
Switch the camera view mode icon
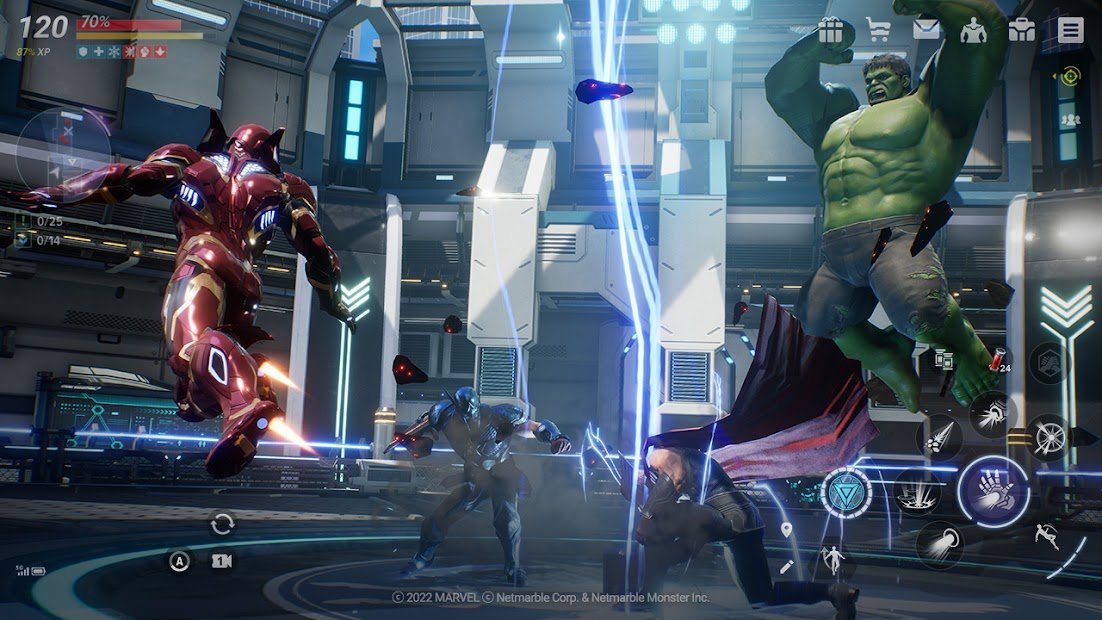click(222, 562)
